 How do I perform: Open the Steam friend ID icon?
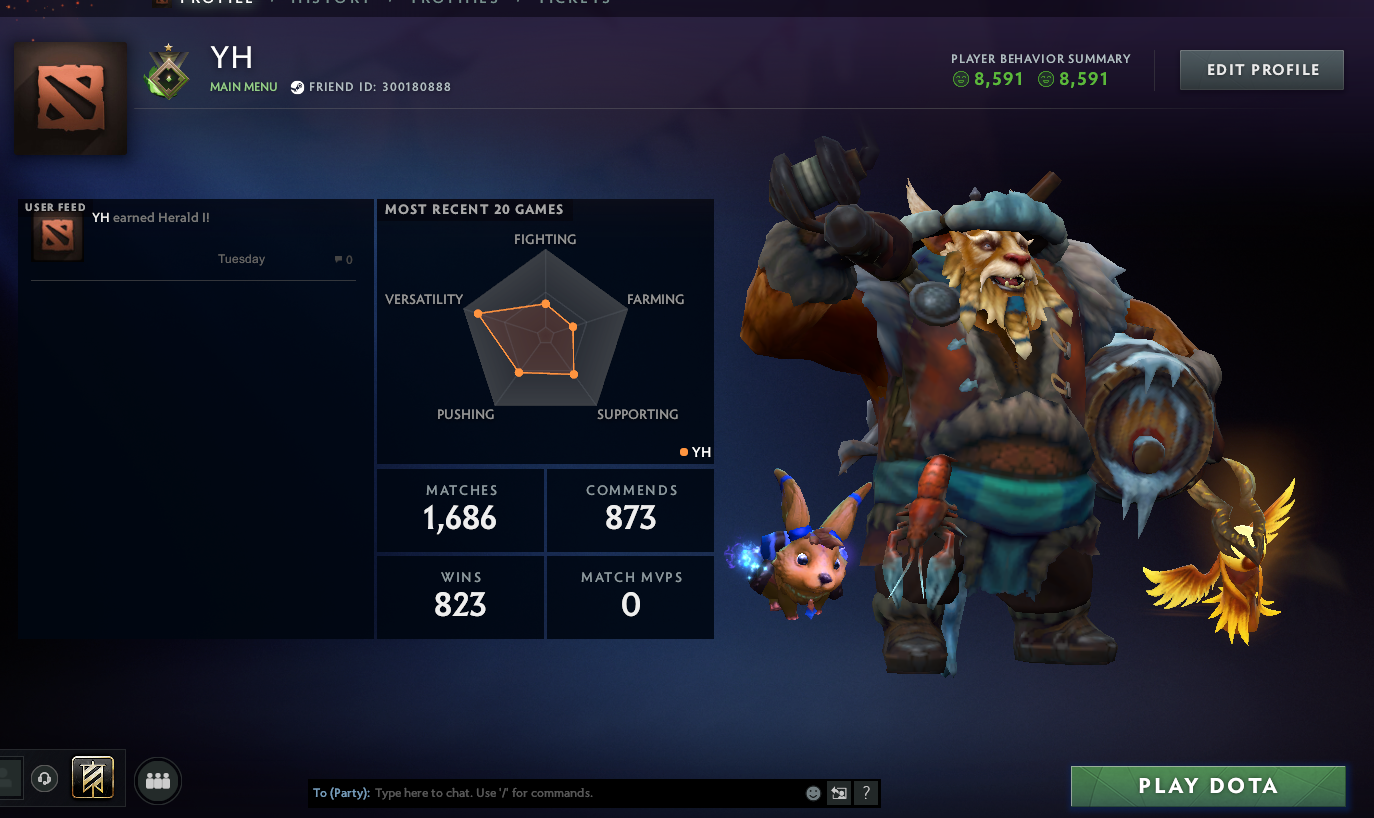coord(296,87)
